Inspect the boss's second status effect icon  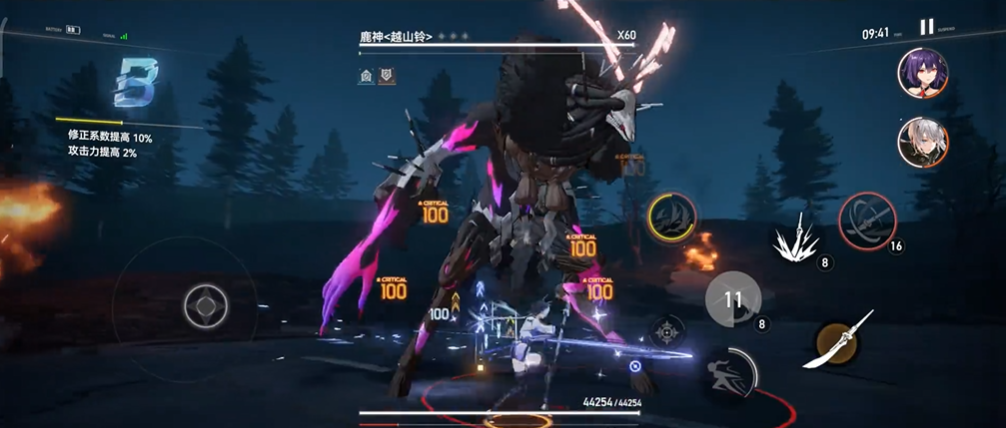coord(386,75)
